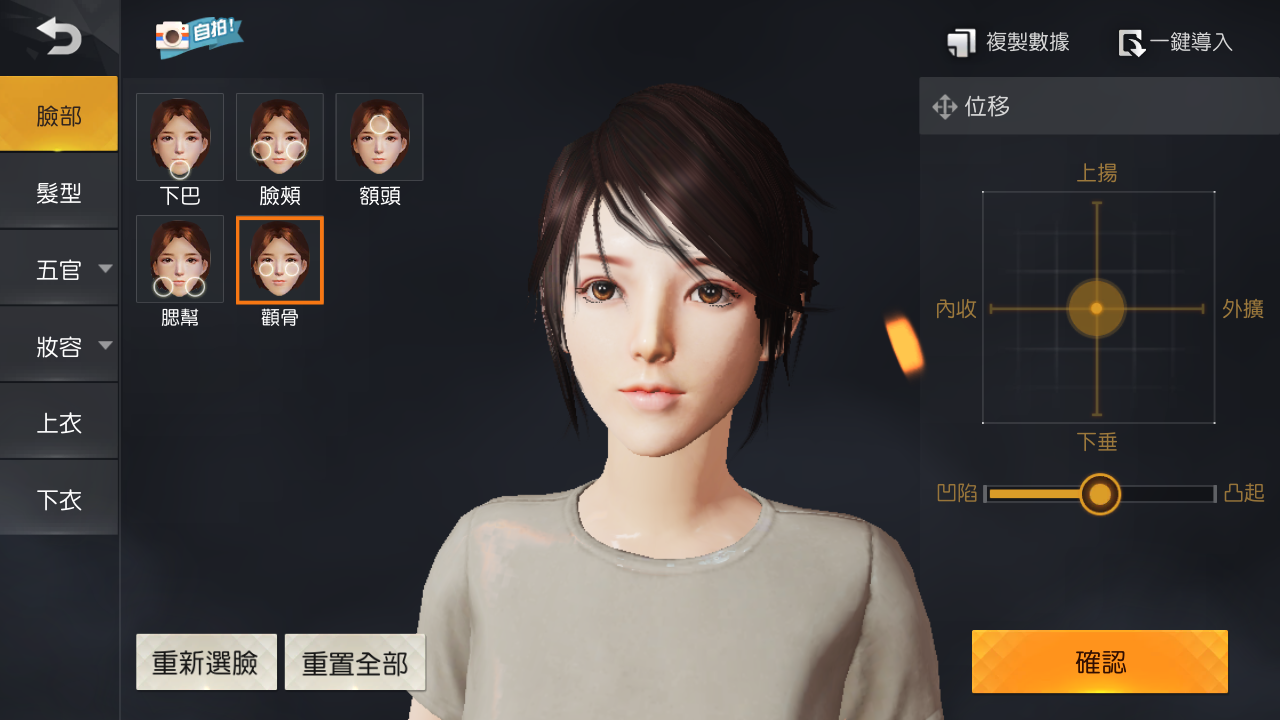Select the 腮幫 jaw adjustment icon
This screenshot has height=720, width=1280.
point(179,259)
